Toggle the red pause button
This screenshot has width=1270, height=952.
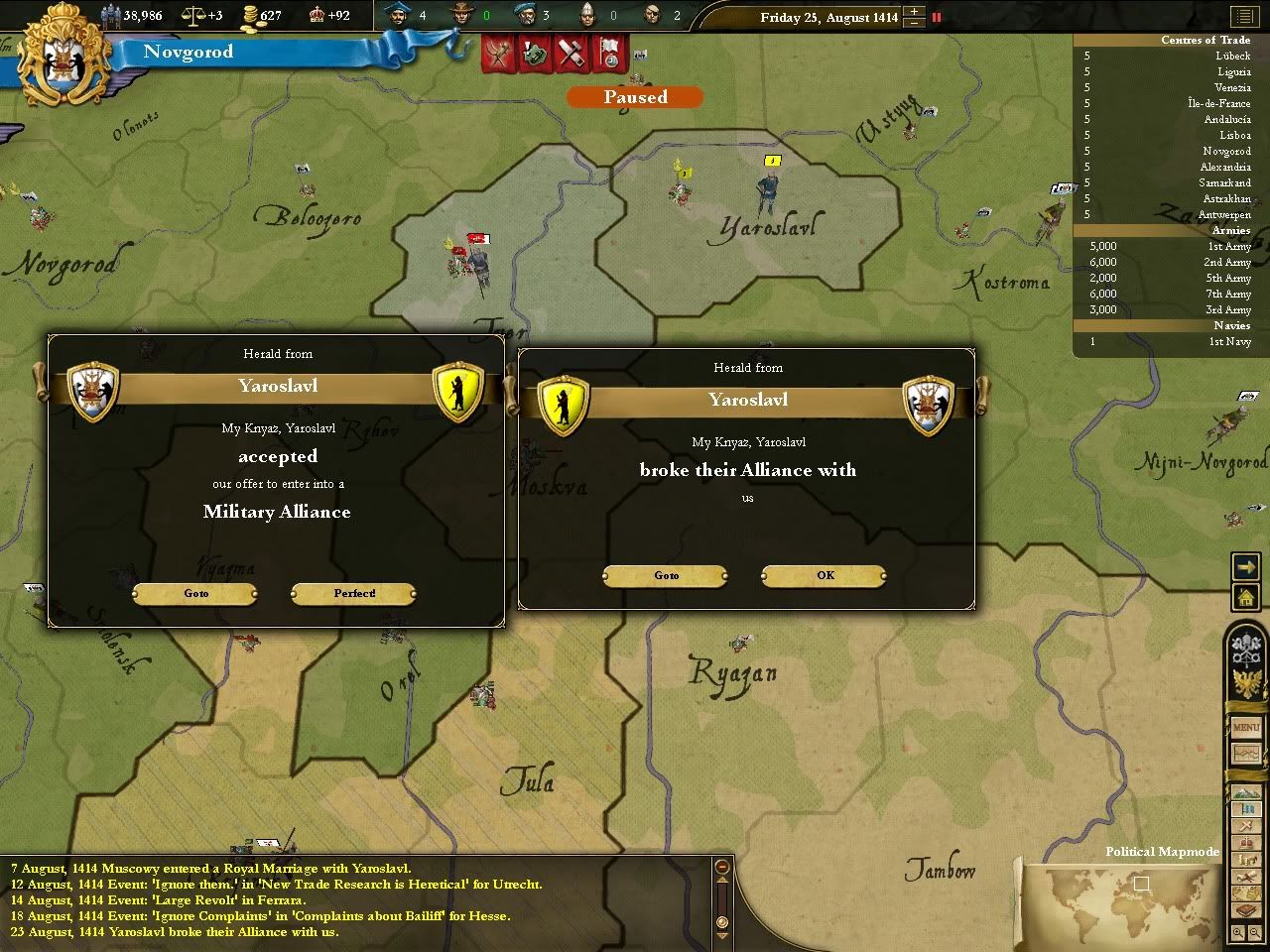[936, 17]
